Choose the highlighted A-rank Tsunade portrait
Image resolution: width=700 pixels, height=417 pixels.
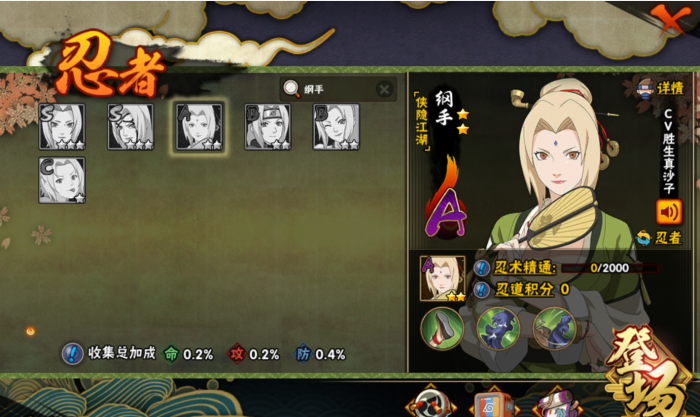(198, 127)
